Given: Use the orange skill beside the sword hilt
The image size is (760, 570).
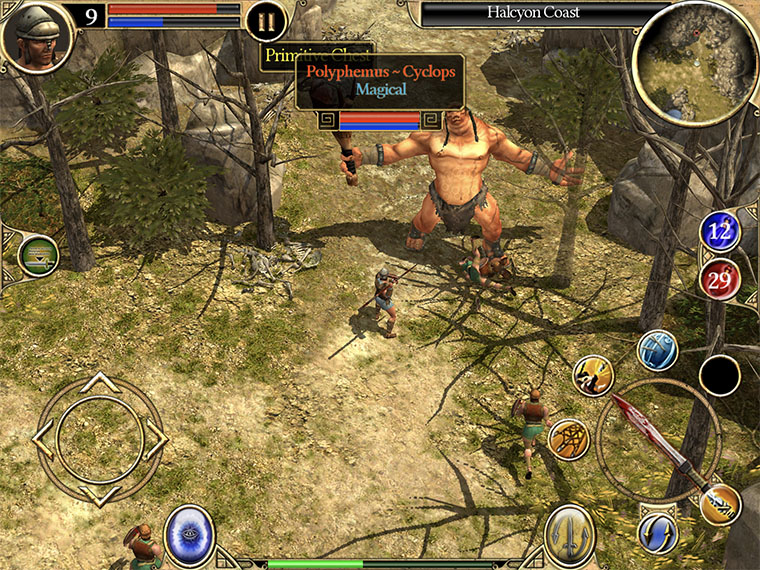Looking at the screenshot, I should [x=720, y=504].
